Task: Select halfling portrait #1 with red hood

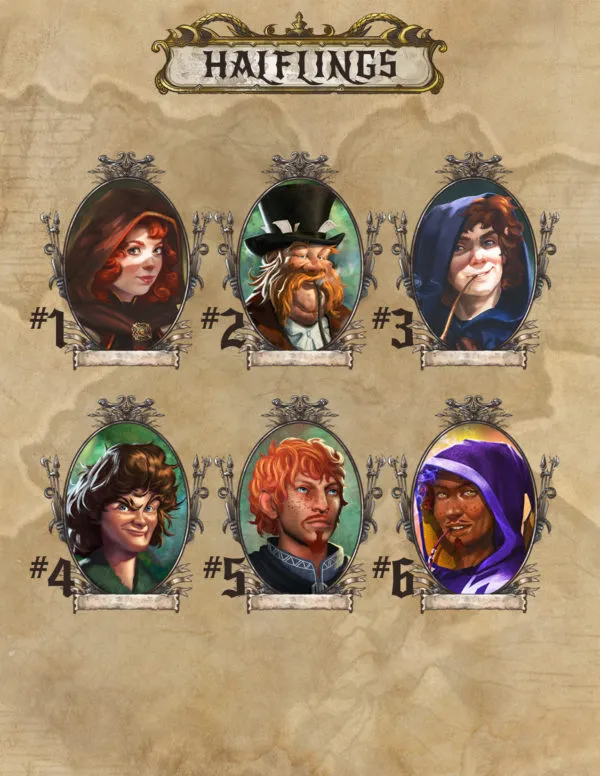Action: [x=126, y=264]
